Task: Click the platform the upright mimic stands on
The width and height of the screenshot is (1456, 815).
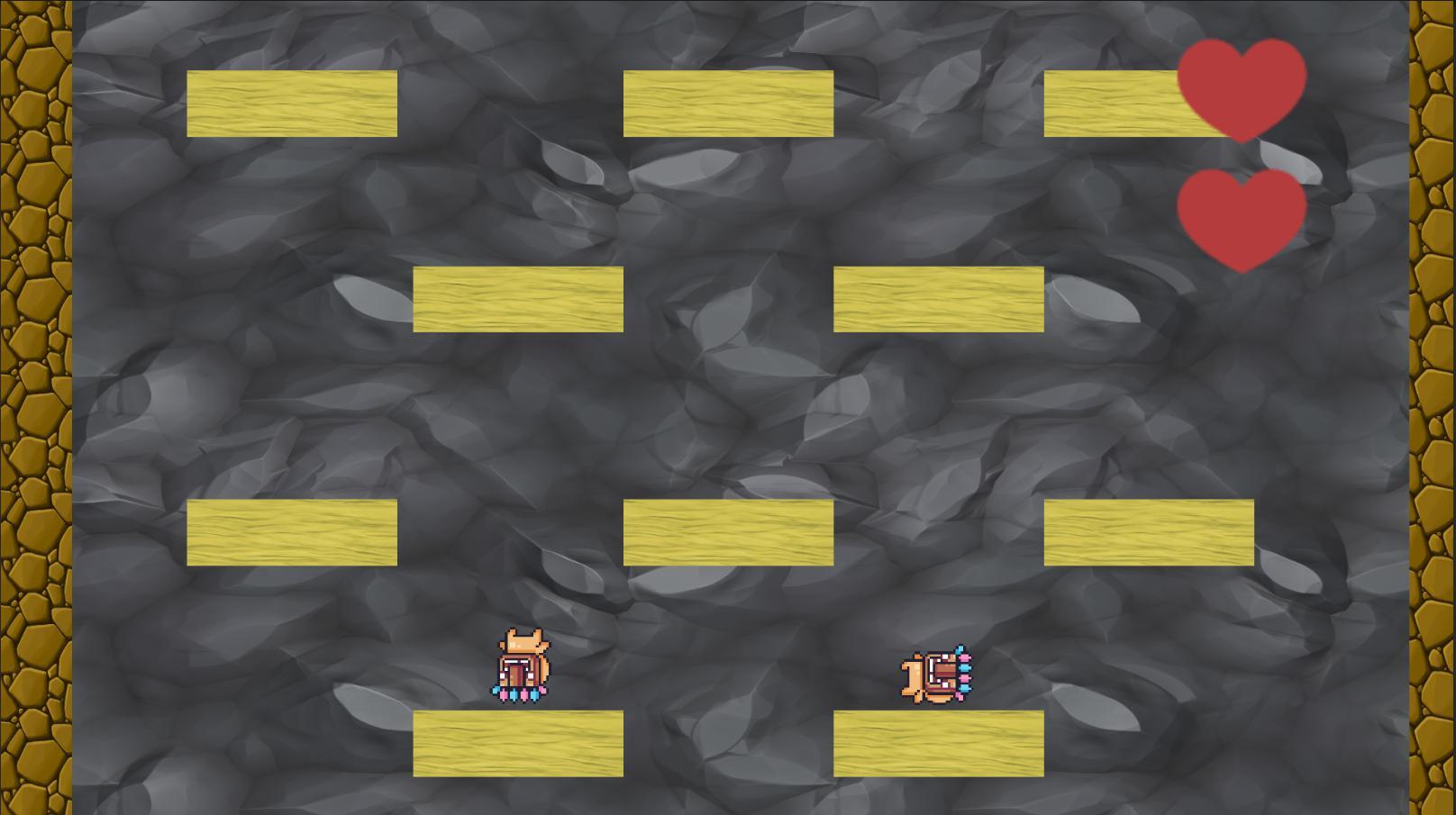Action: pos(518,743)
